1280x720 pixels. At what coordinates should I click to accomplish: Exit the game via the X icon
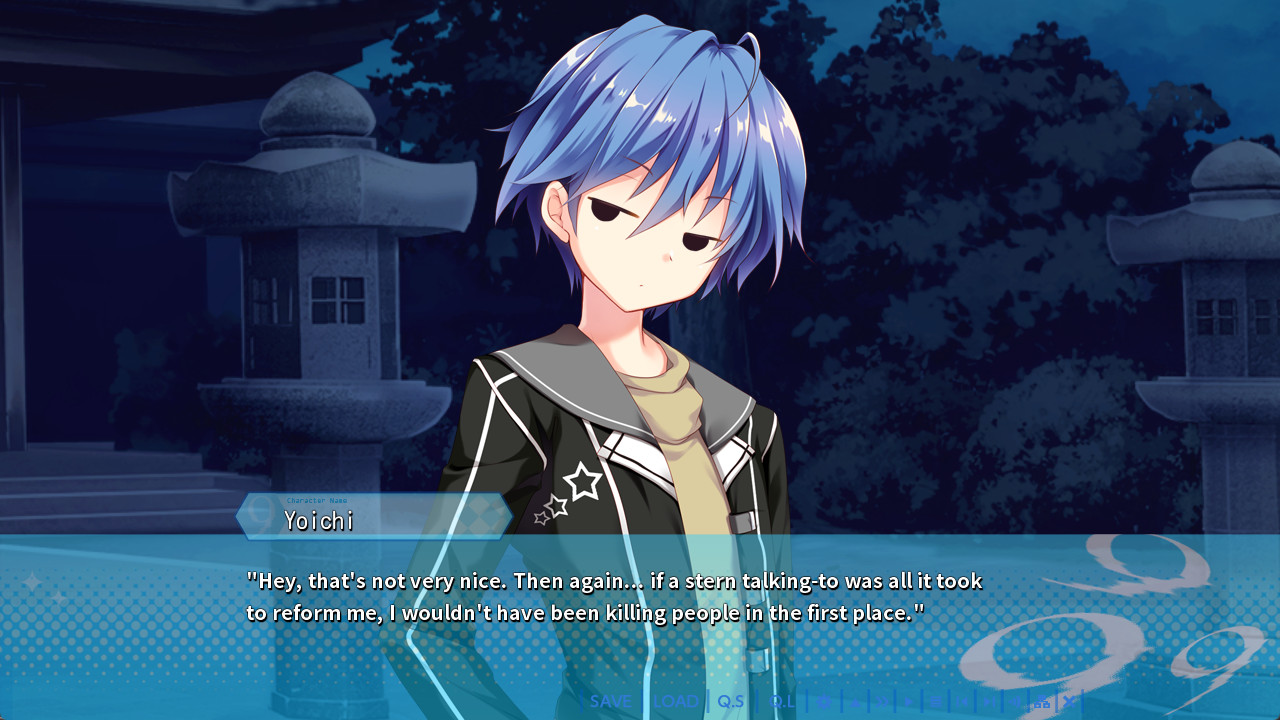(x=1069, y=702)
